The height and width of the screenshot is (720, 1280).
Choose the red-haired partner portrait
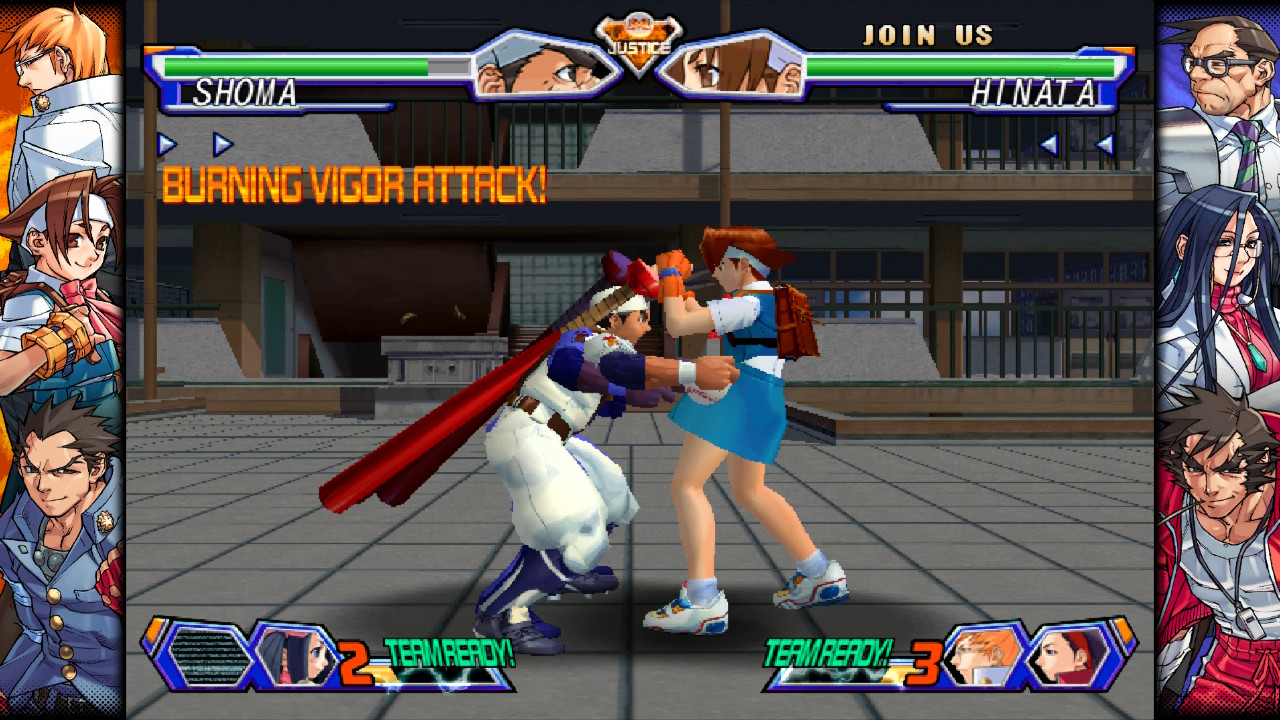click(1071, 656)
